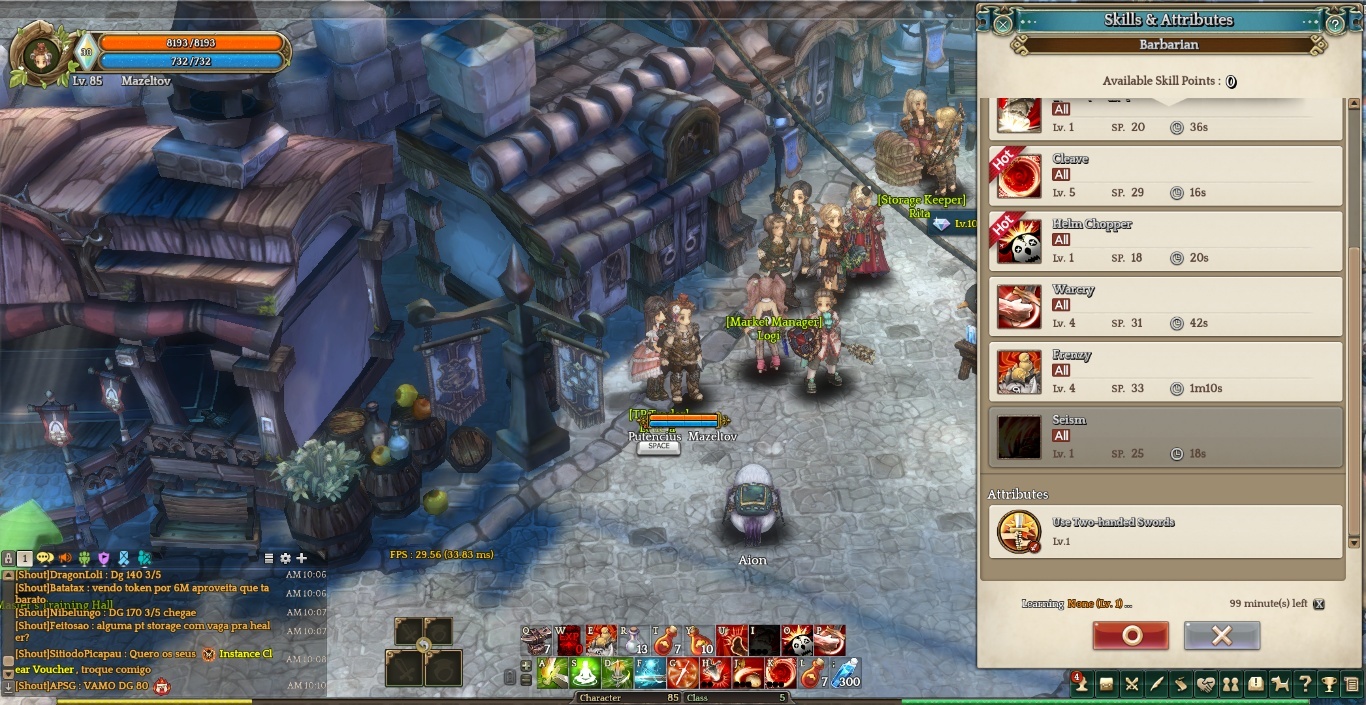Use the blue potion with 300 count

(x=846, y=673)
